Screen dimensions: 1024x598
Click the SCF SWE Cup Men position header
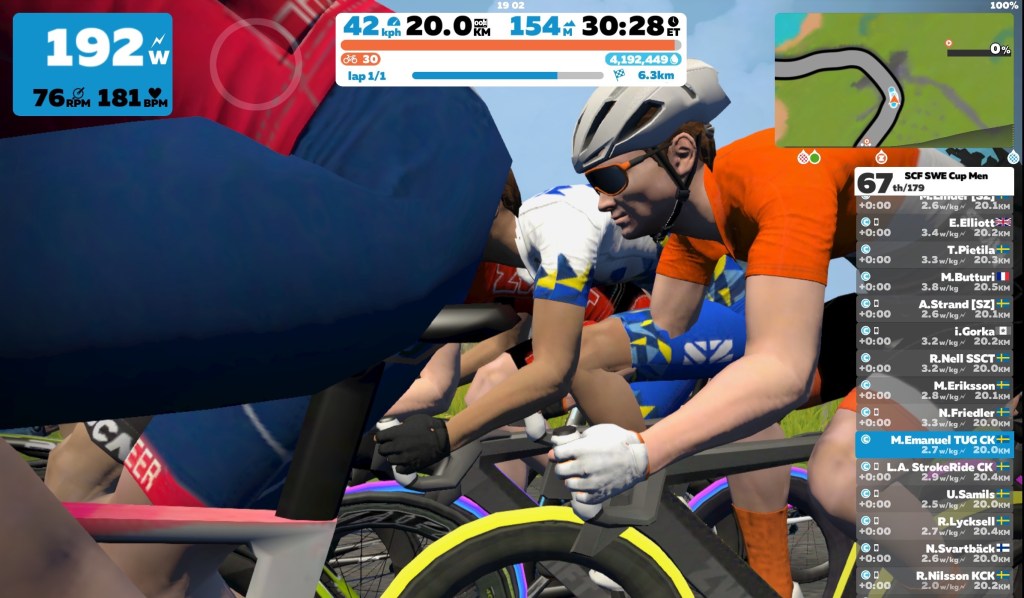(x=934, y=181)
